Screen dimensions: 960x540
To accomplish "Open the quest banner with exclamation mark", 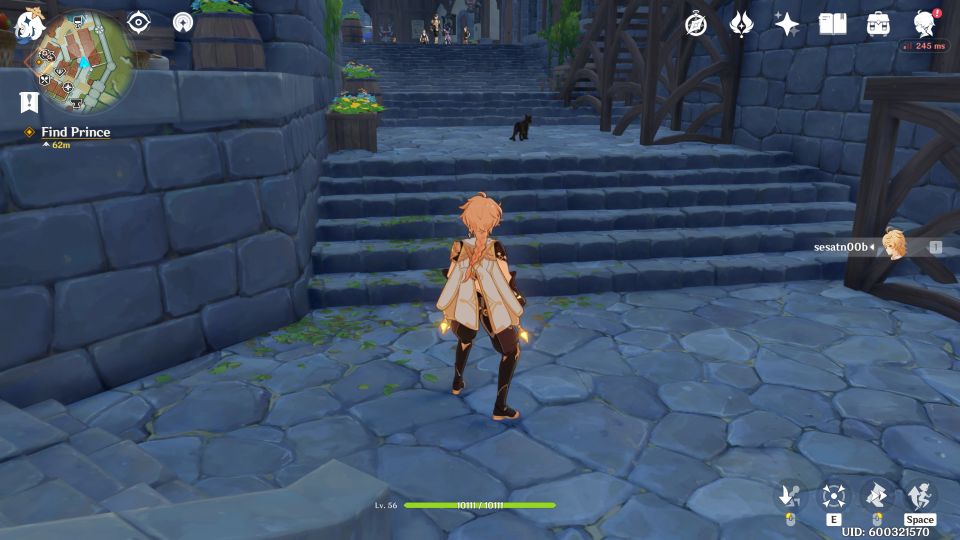I will 29,102.
